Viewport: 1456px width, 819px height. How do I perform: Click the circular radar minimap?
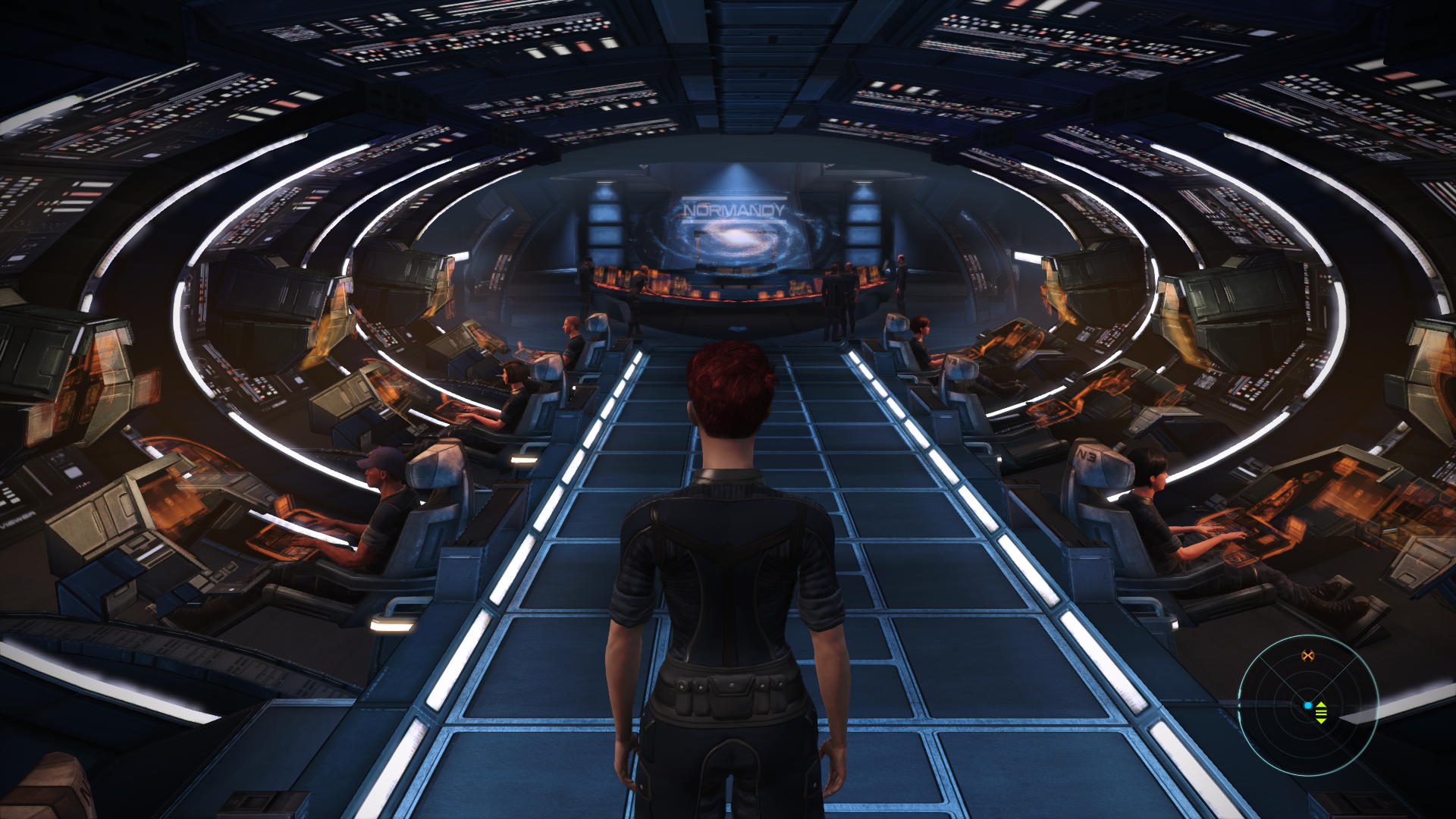pos(1308,705)
